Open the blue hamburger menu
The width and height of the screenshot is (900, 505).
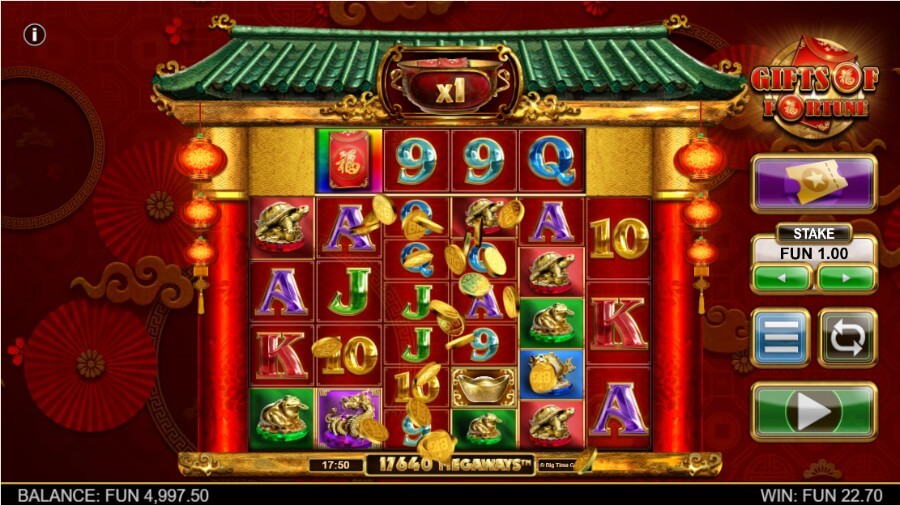[781, 337]
